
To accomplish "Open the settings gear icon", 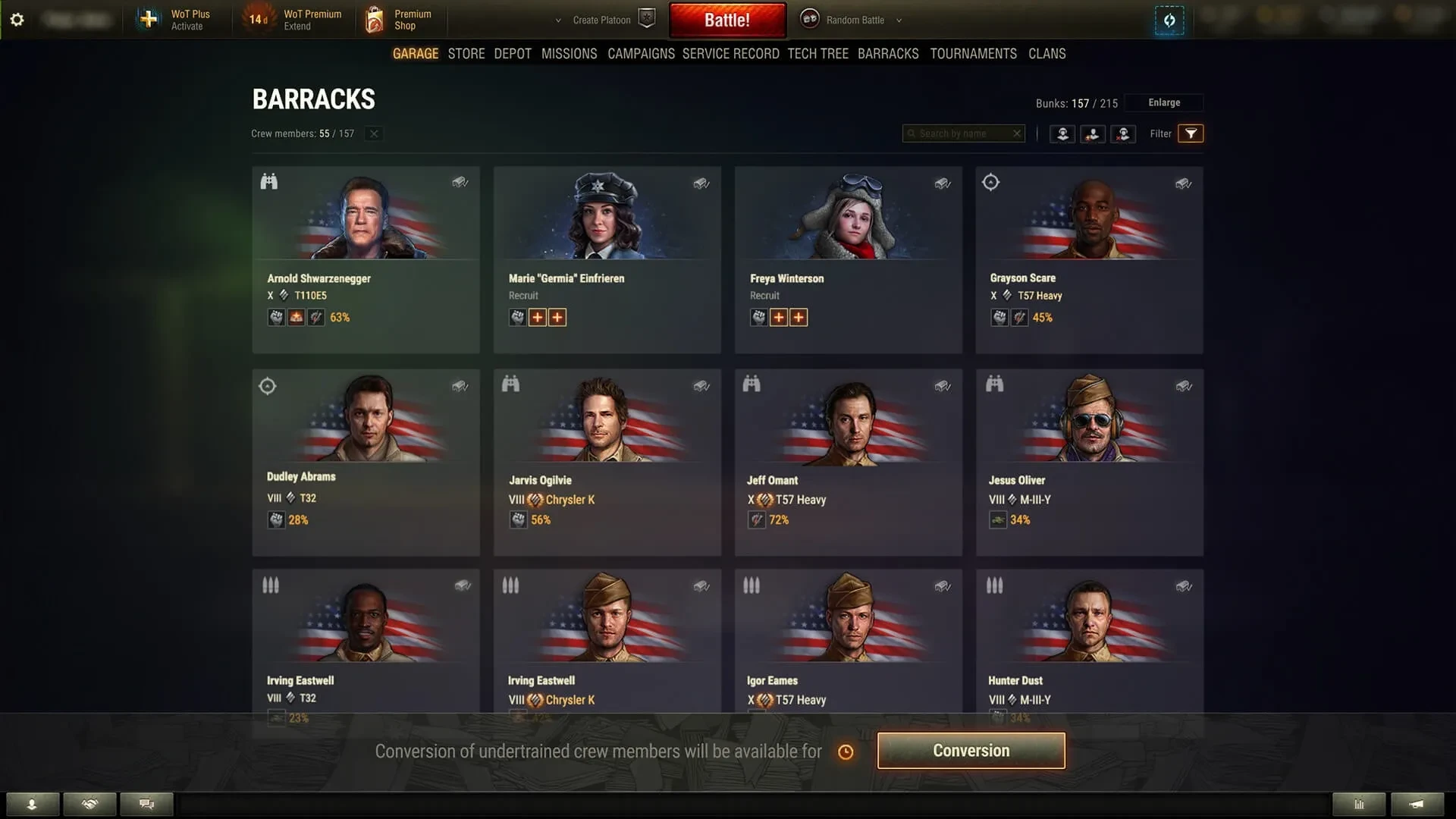I will (x=17, y=20).
